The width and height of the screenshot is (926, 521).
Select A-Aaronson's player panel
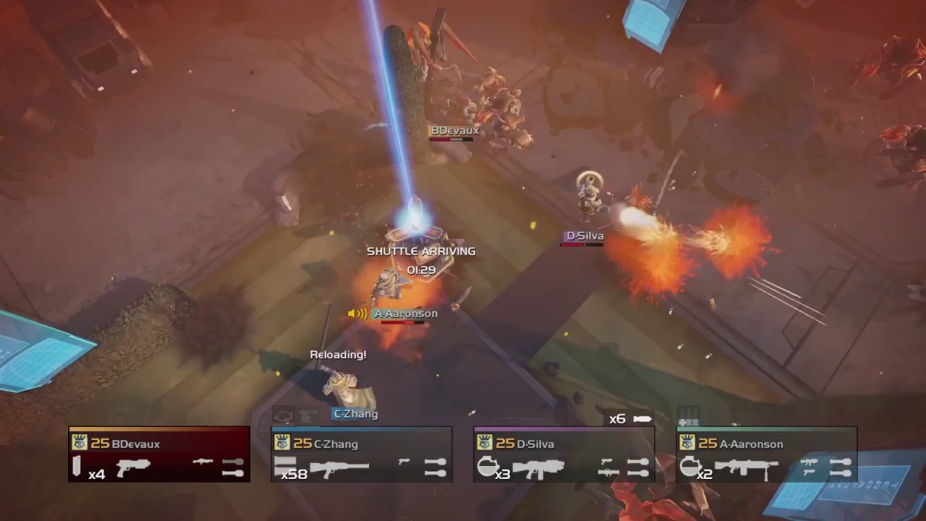pos(766,455)
